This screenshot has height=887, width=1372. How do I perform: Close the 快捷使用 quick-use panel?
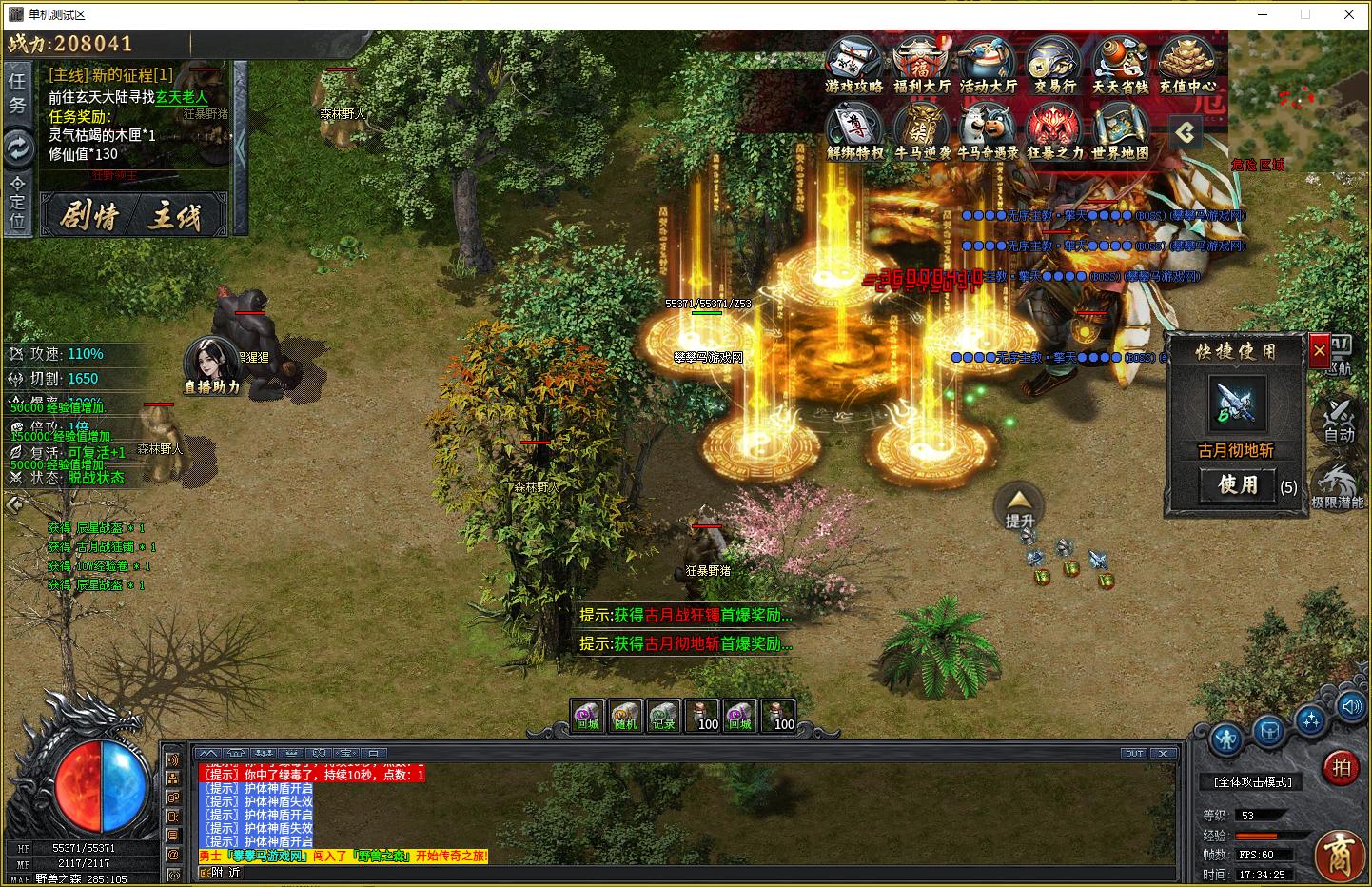point(1319,350)
